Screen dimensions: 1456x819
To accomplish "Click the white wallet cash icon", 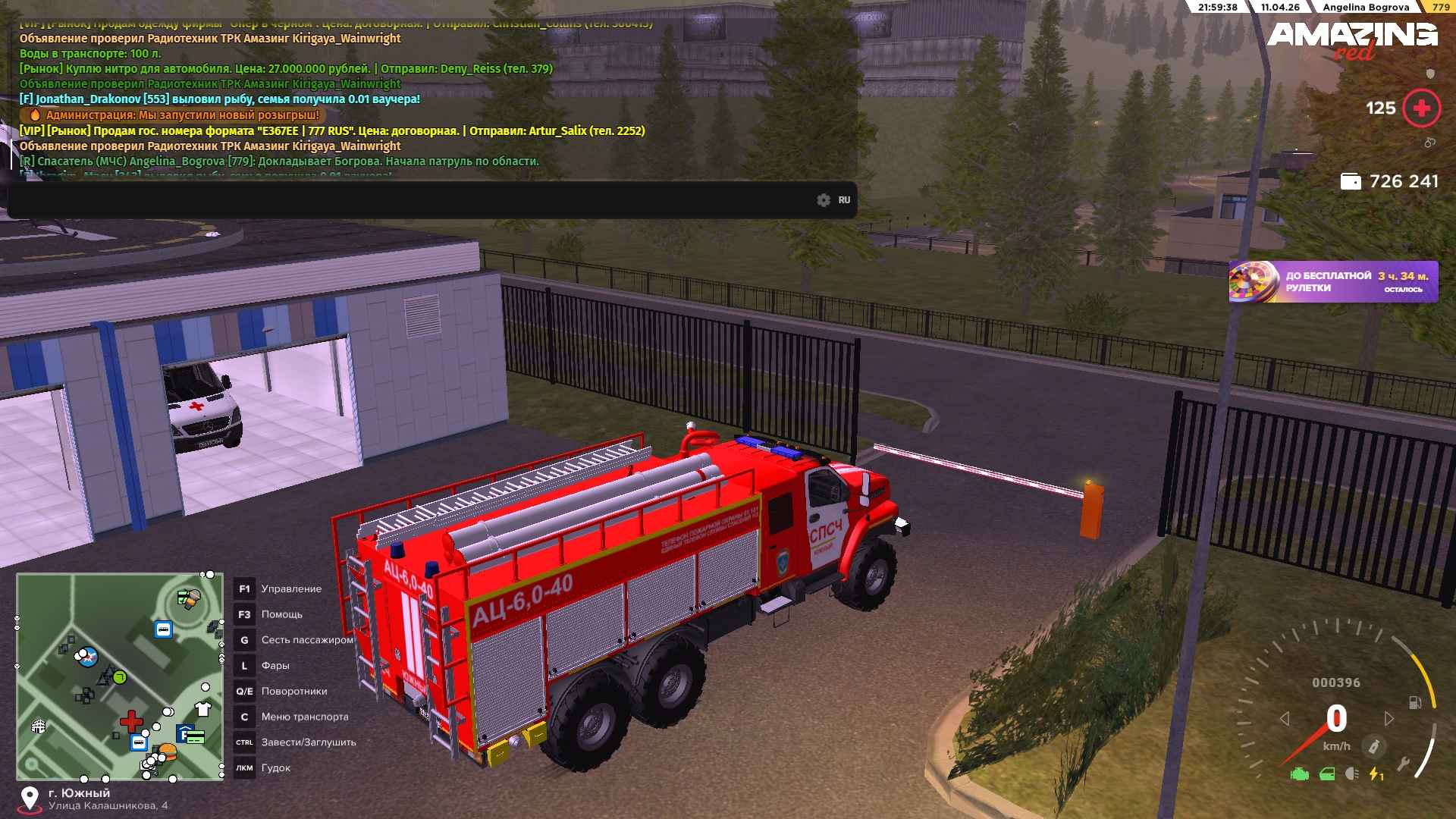I will (x=1351, y=182).
